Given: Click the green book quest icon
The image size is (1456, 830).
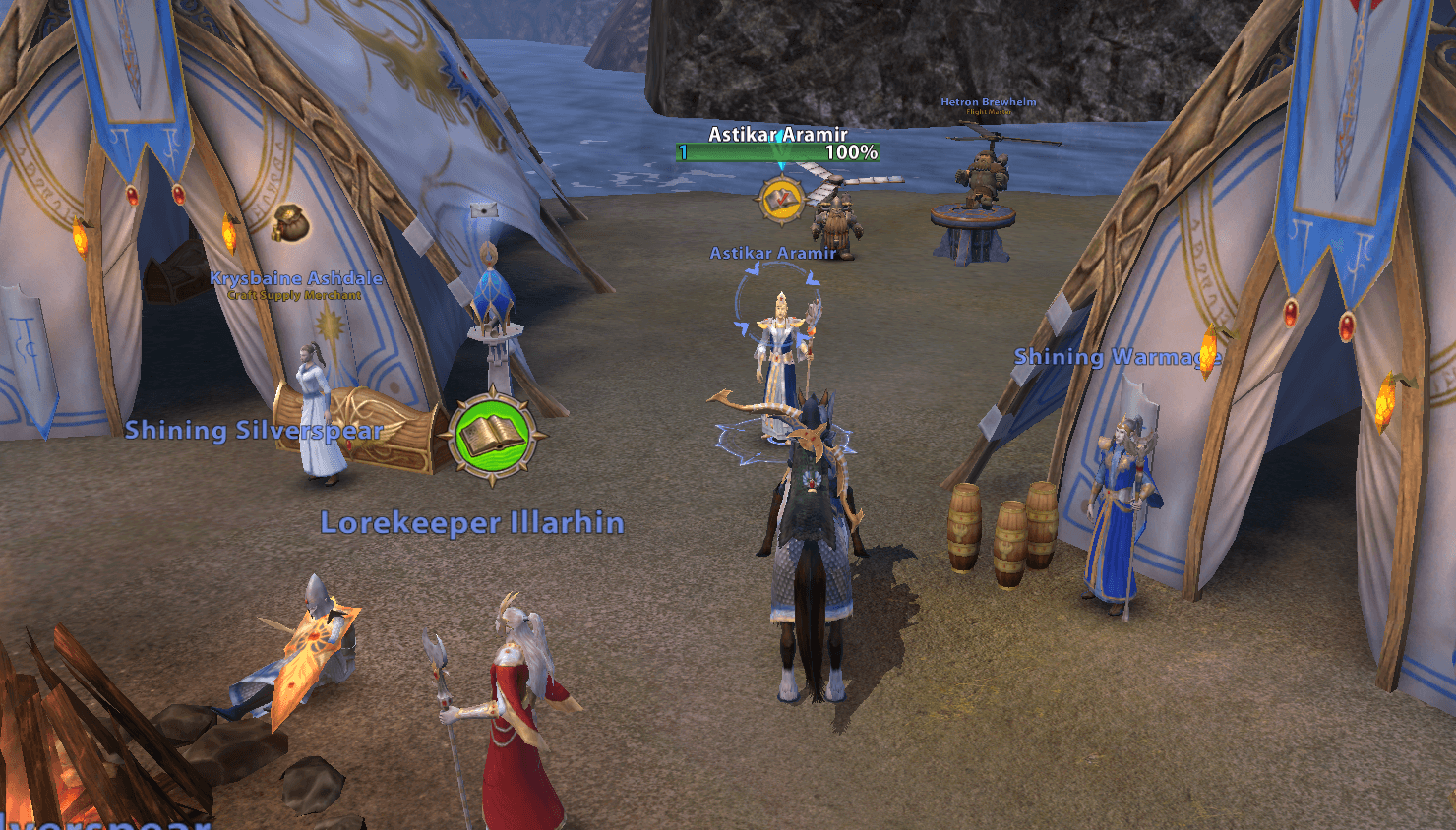Looking at the screenshot, I should click(x=493, y=436).
